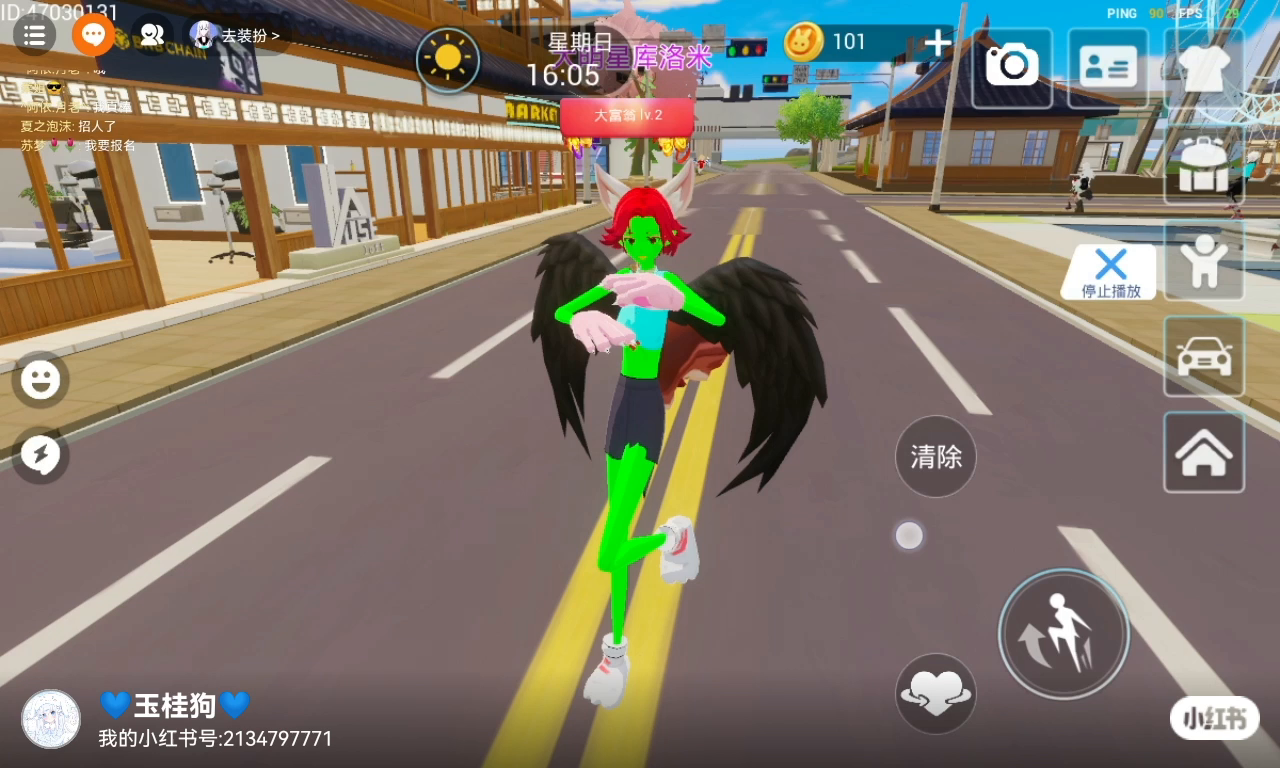1280x768 pixels.
Task: Activate the jump action button
Action: point(1064,633)
